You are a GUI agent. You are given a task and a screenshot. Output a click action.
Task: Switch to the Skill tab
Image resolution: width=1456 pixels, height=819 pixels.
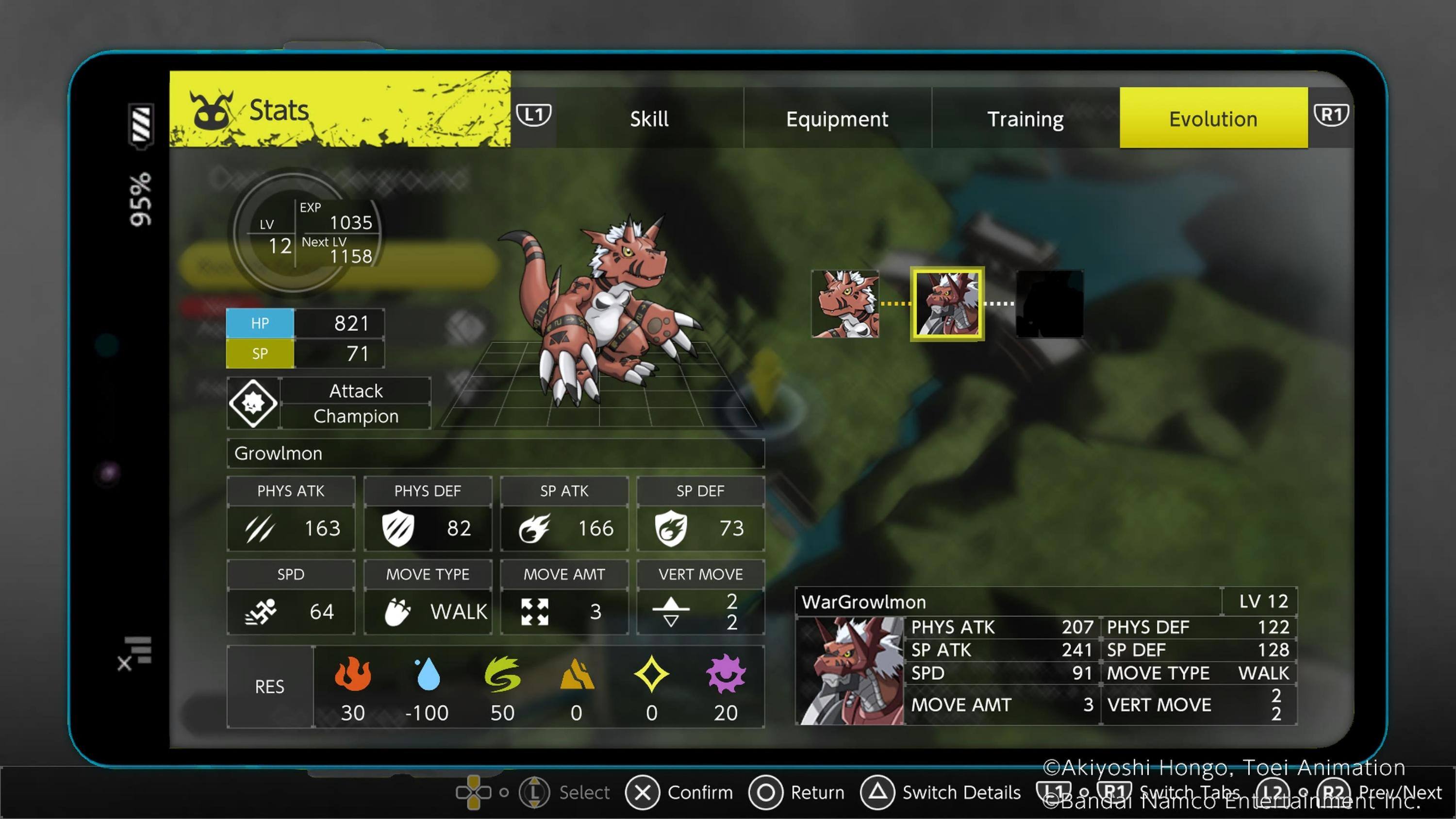[649, 118]
